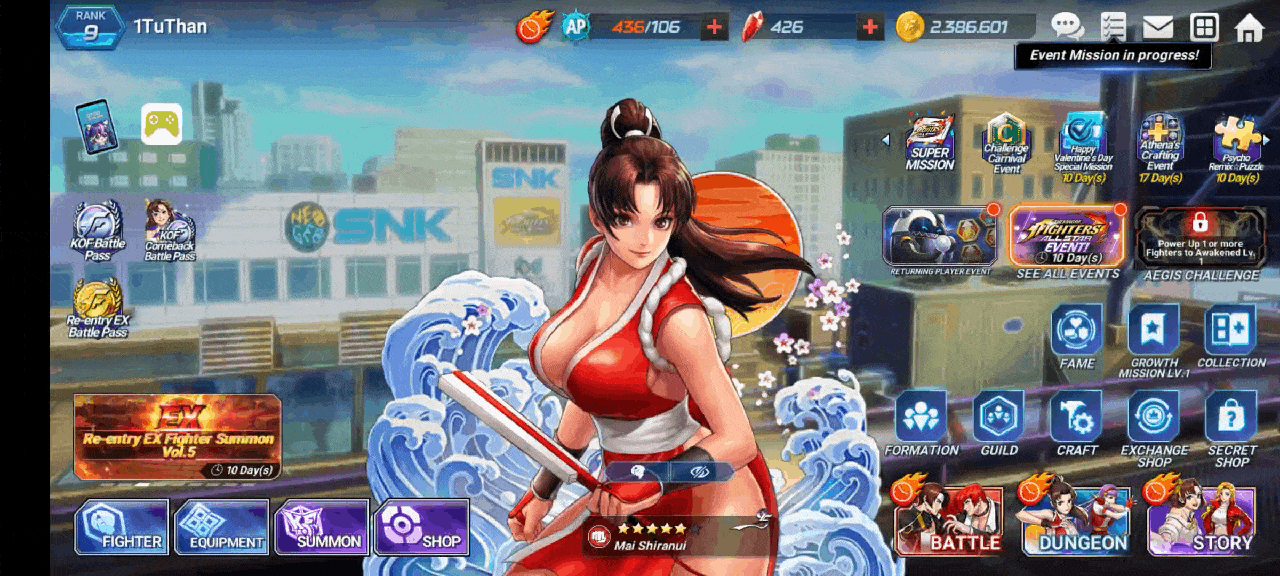The height and width of the screenshot is (576, 1280).
Task: Add more AP with the plus button
Action: click(x=714, y=27)
